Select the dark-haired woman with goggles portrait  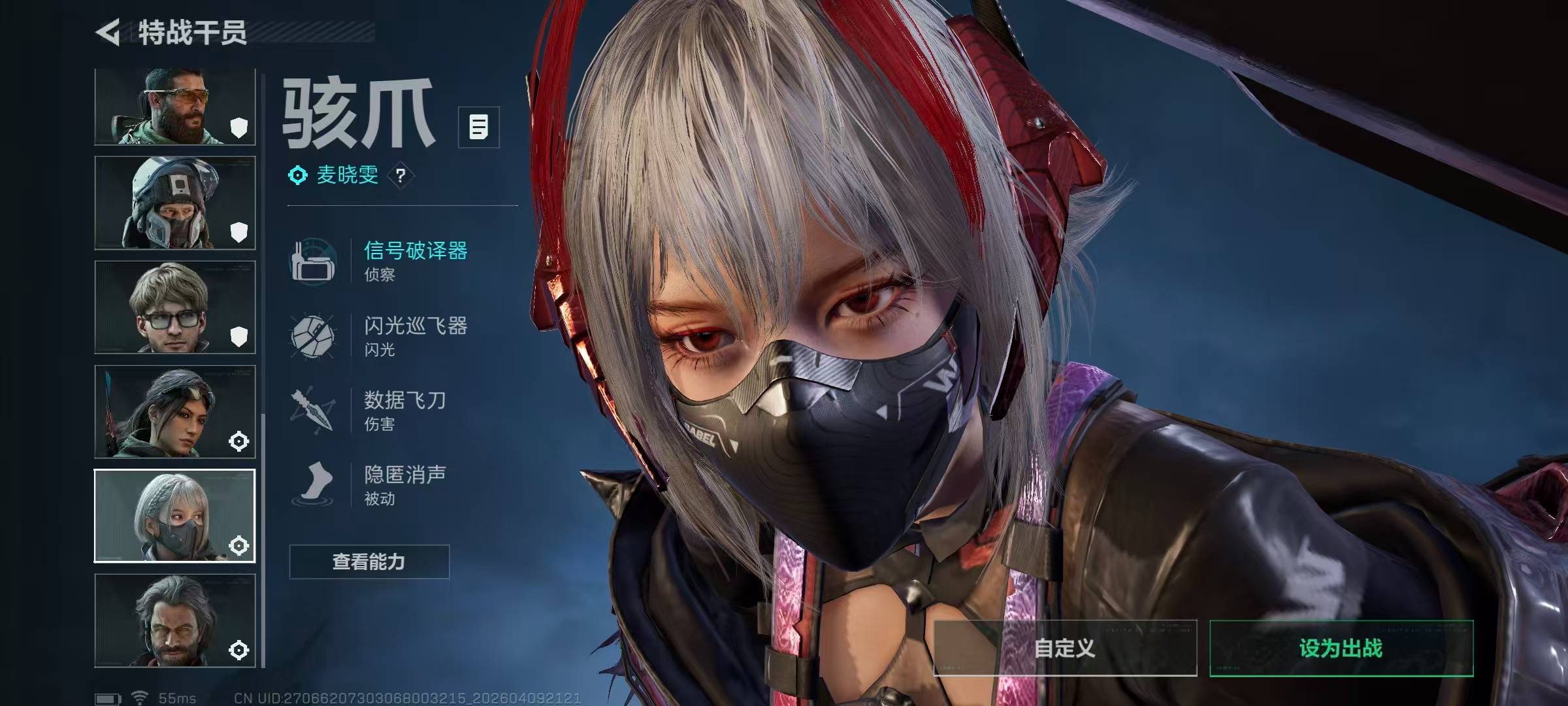pyautogui.click(x=174, y=412)
